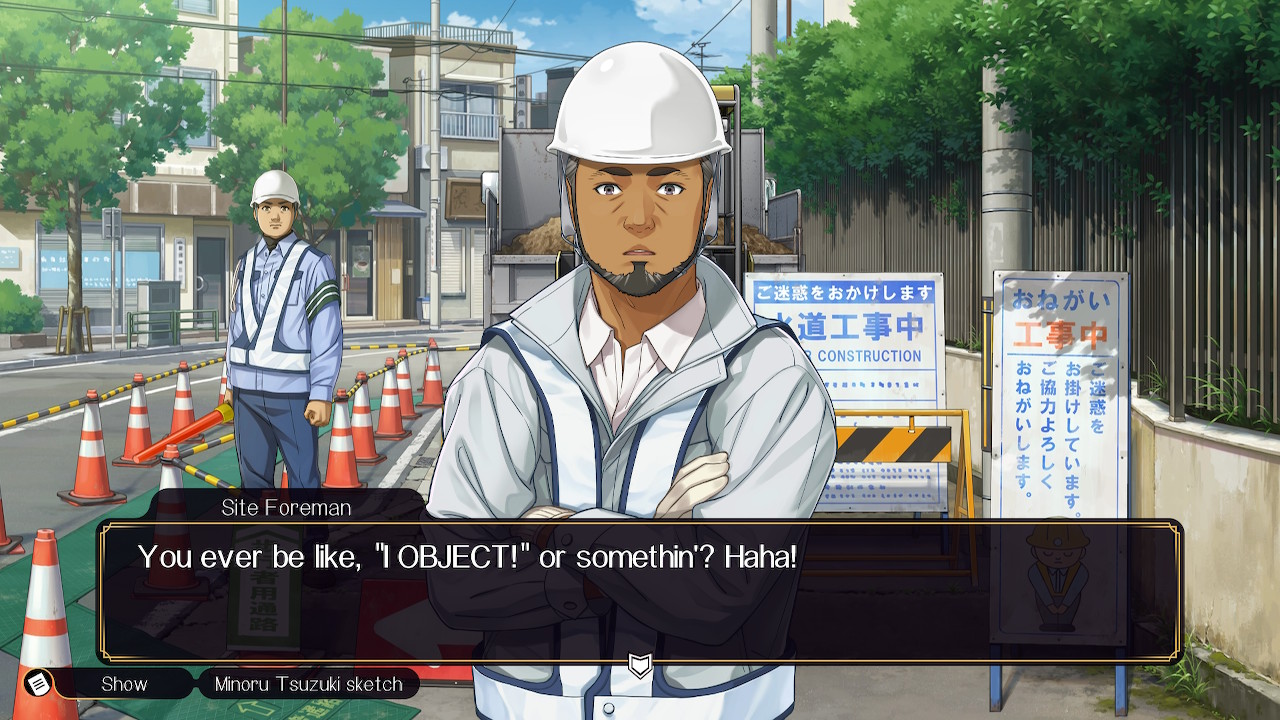Viewport: 1280px width, 720px height.
Task: Advance dialogue with the down arrow indicator
Action: point(640,665)
